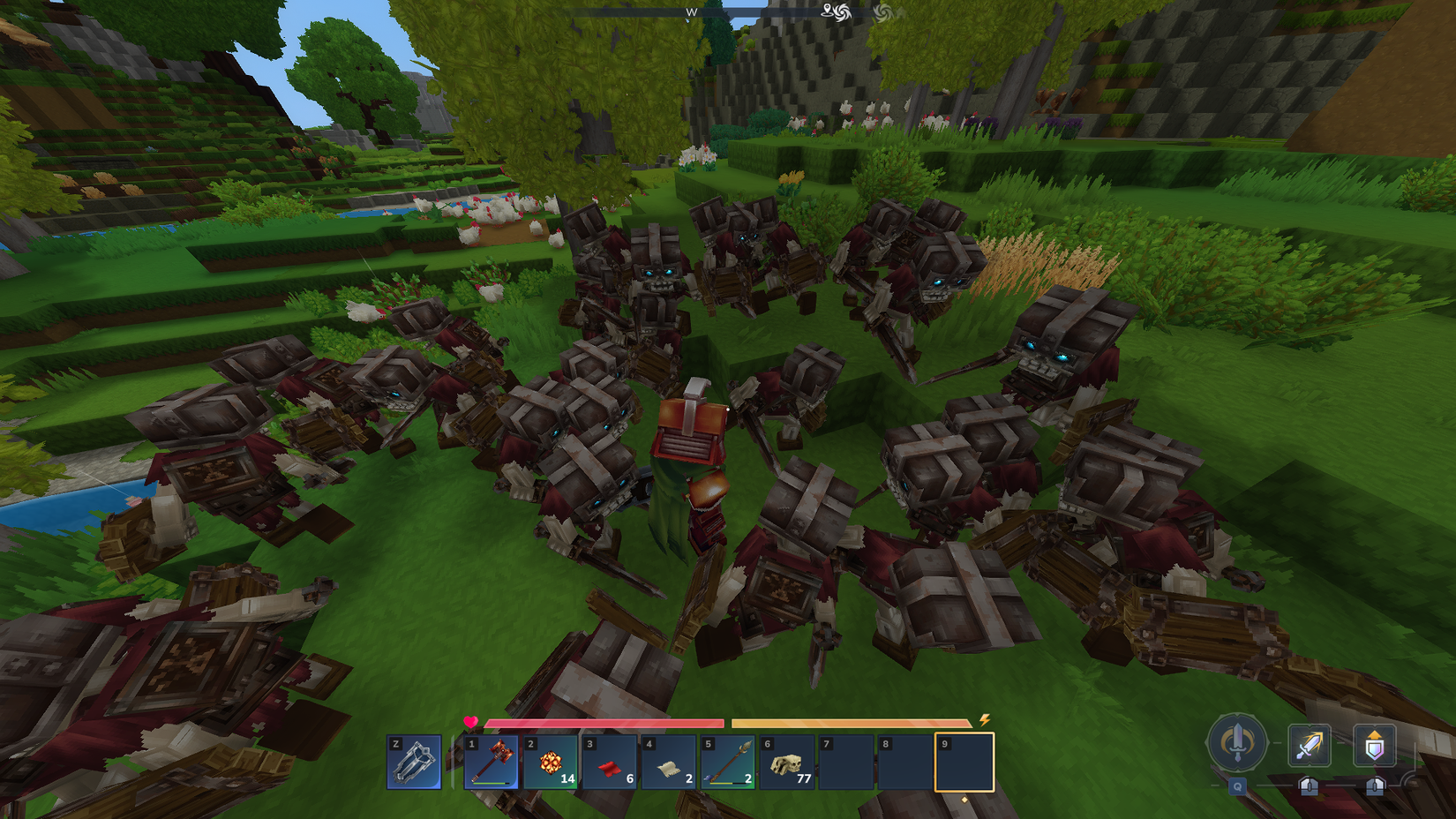Select the explosive ore stack of 14

550,764
